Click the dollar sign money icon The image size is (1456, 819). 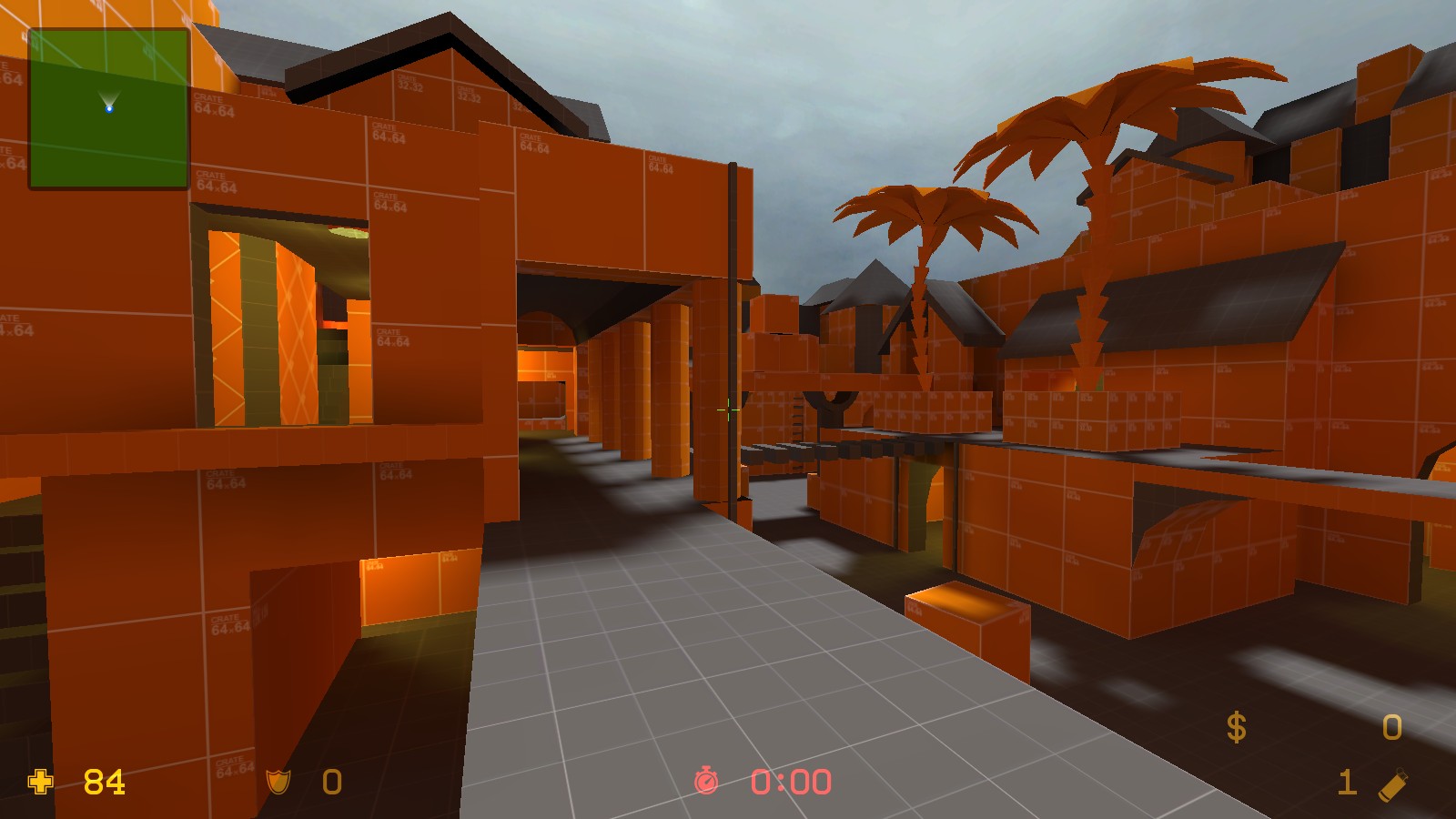coord(1236,727)
